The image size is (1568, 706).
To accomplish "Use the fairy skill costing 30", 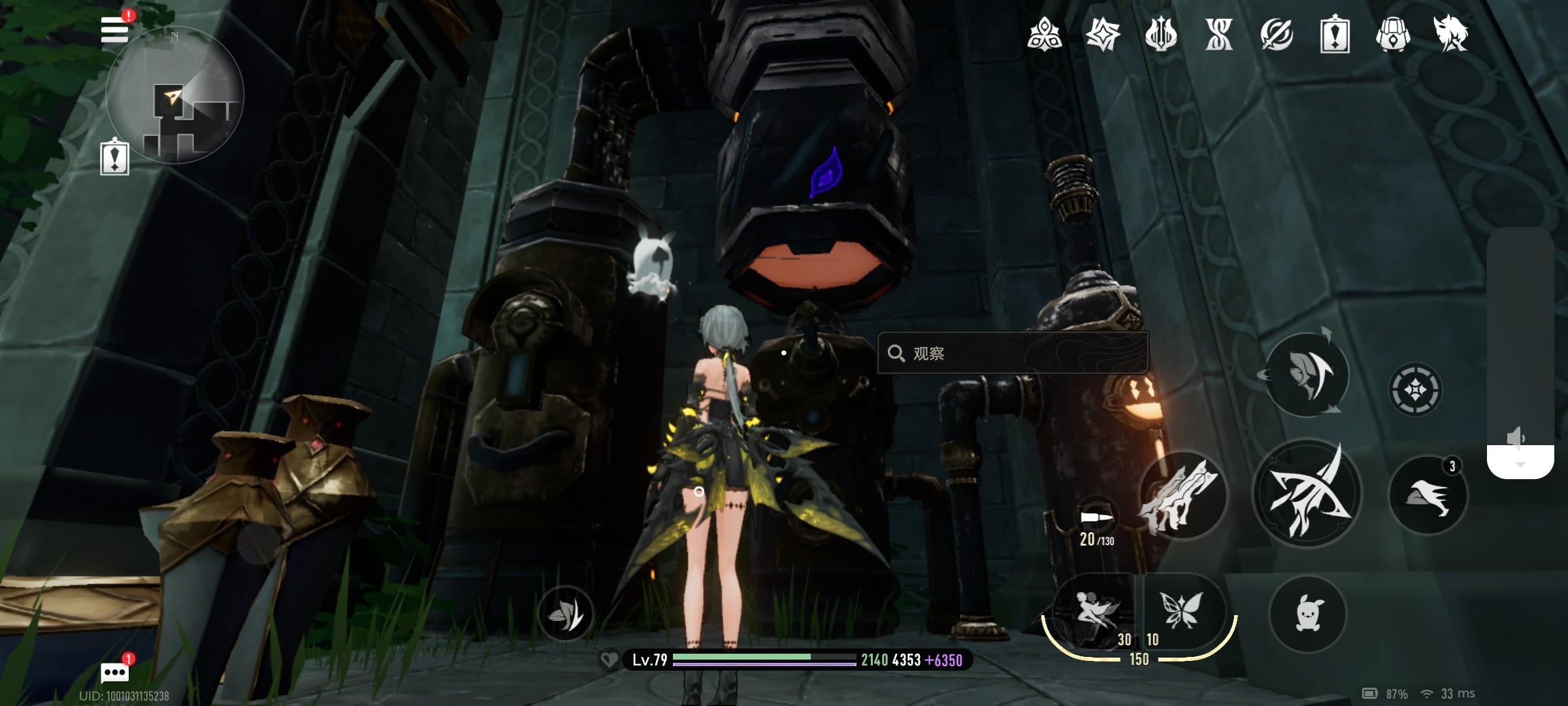I will tap(1096, 611).
